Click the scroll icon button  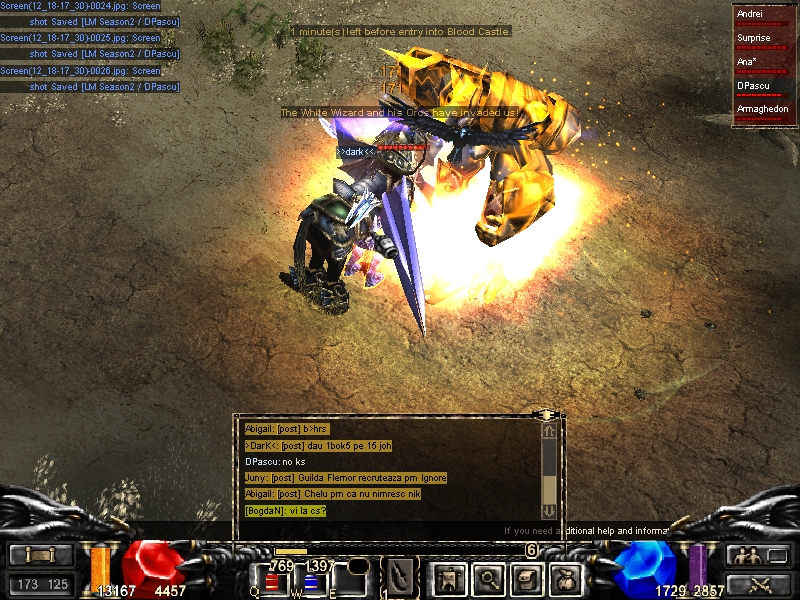tap(42, 555)
